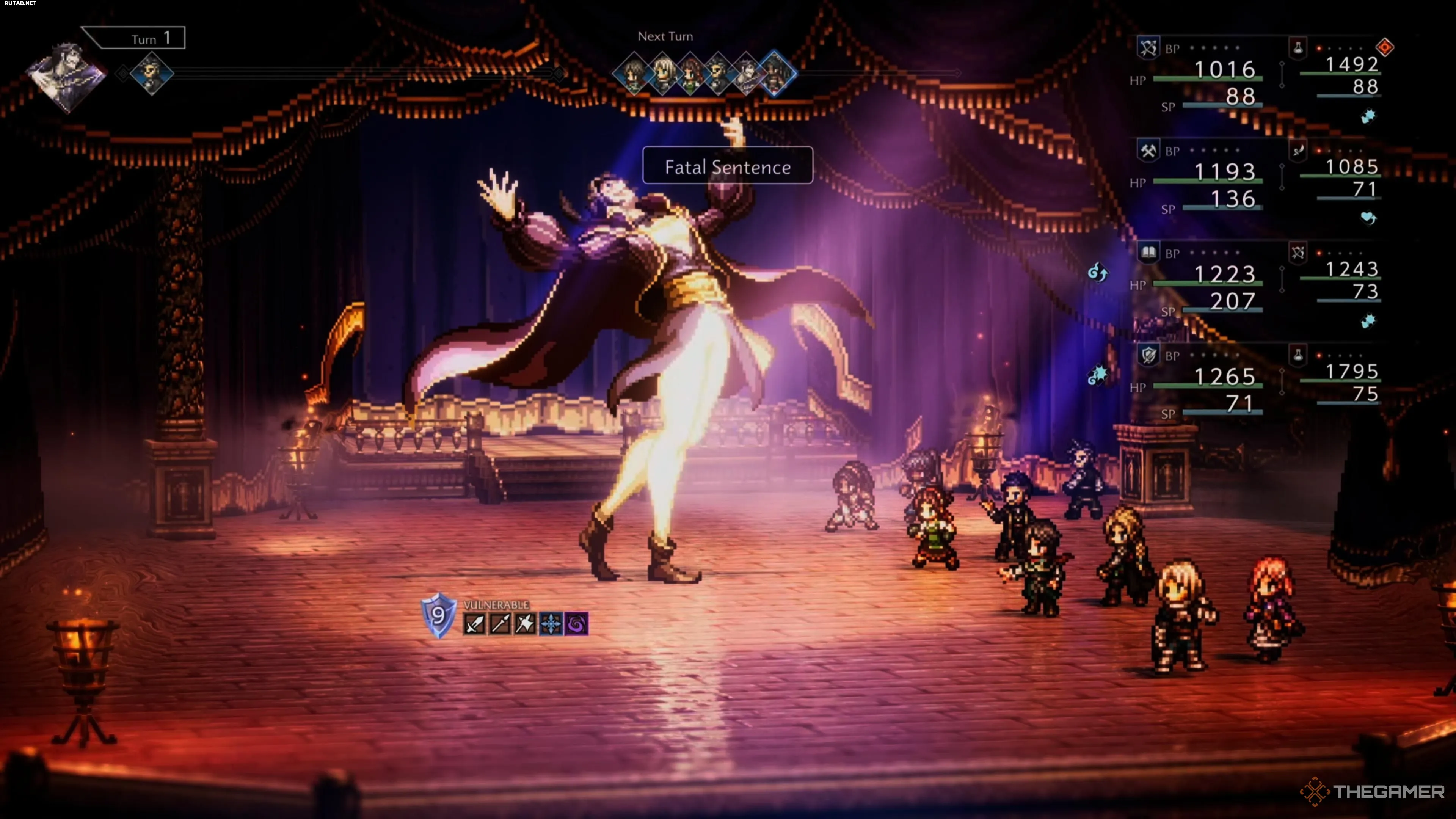Click the blue heart buff icon below 71
This screenshot has width=1456, height=819.
[1368, 218]
